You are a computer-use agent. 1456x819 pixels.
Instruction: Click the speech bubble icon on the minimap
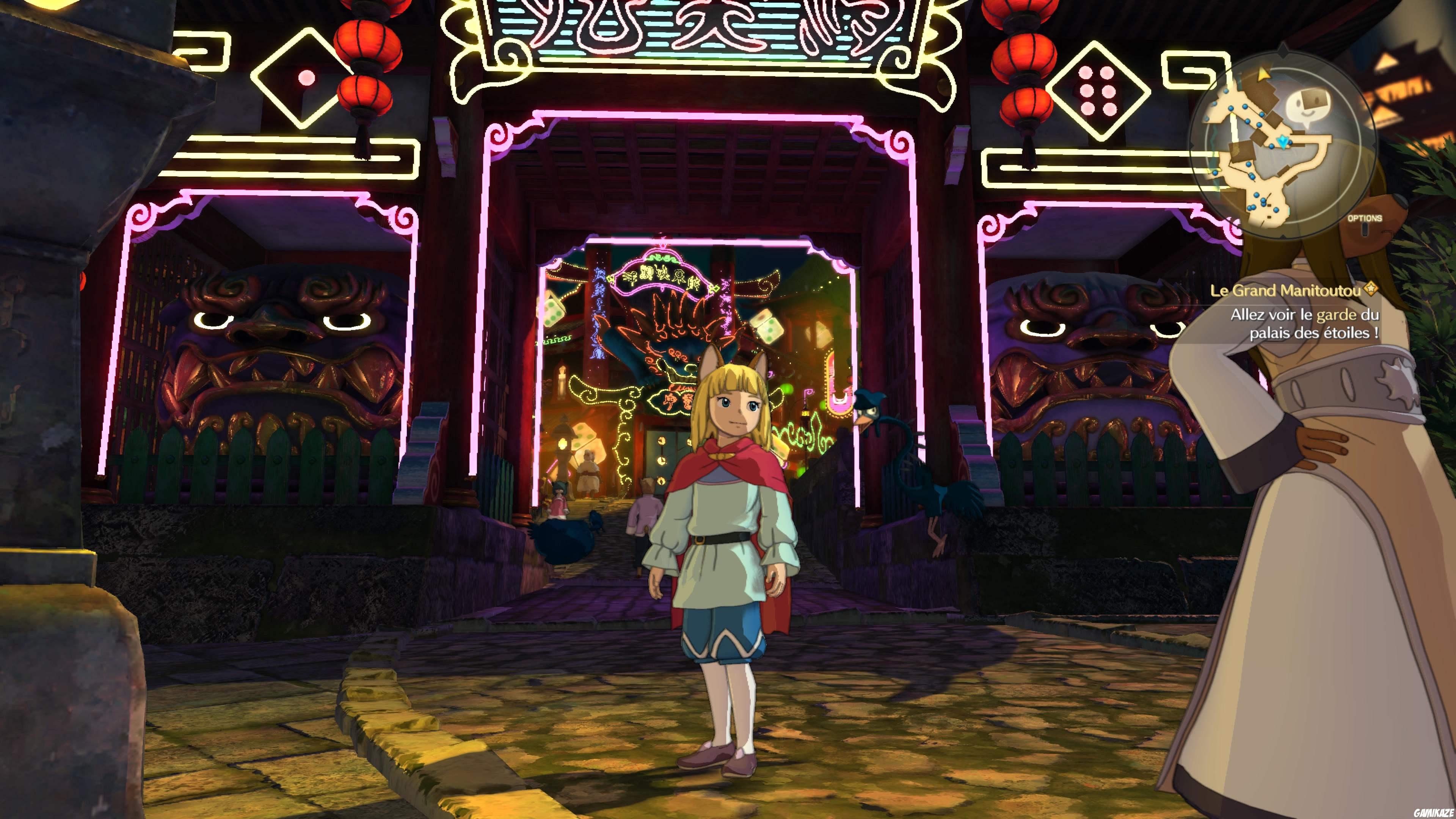1309,105
